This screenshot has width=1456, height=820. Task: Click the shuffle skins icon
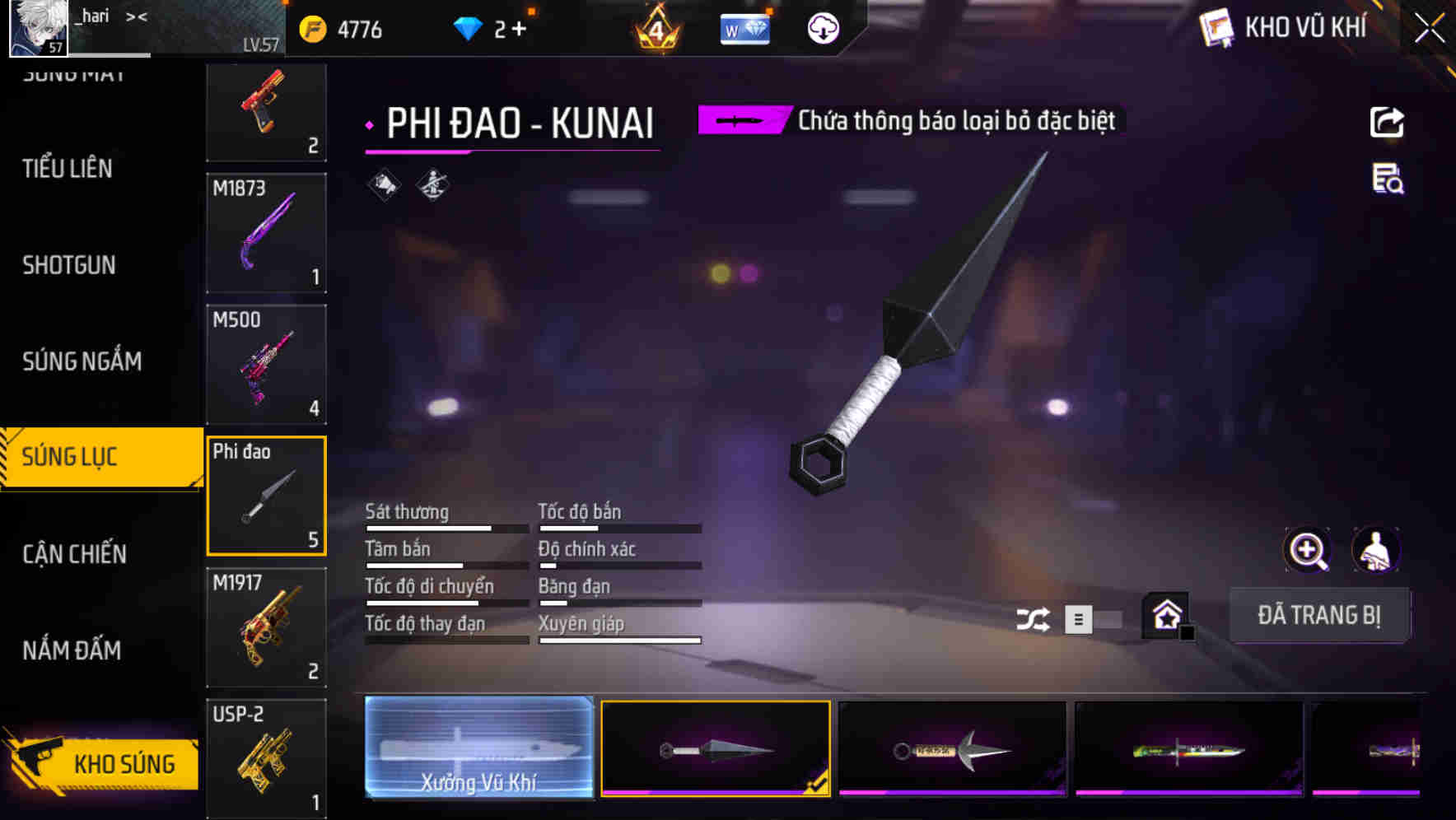coord(1034,617)
